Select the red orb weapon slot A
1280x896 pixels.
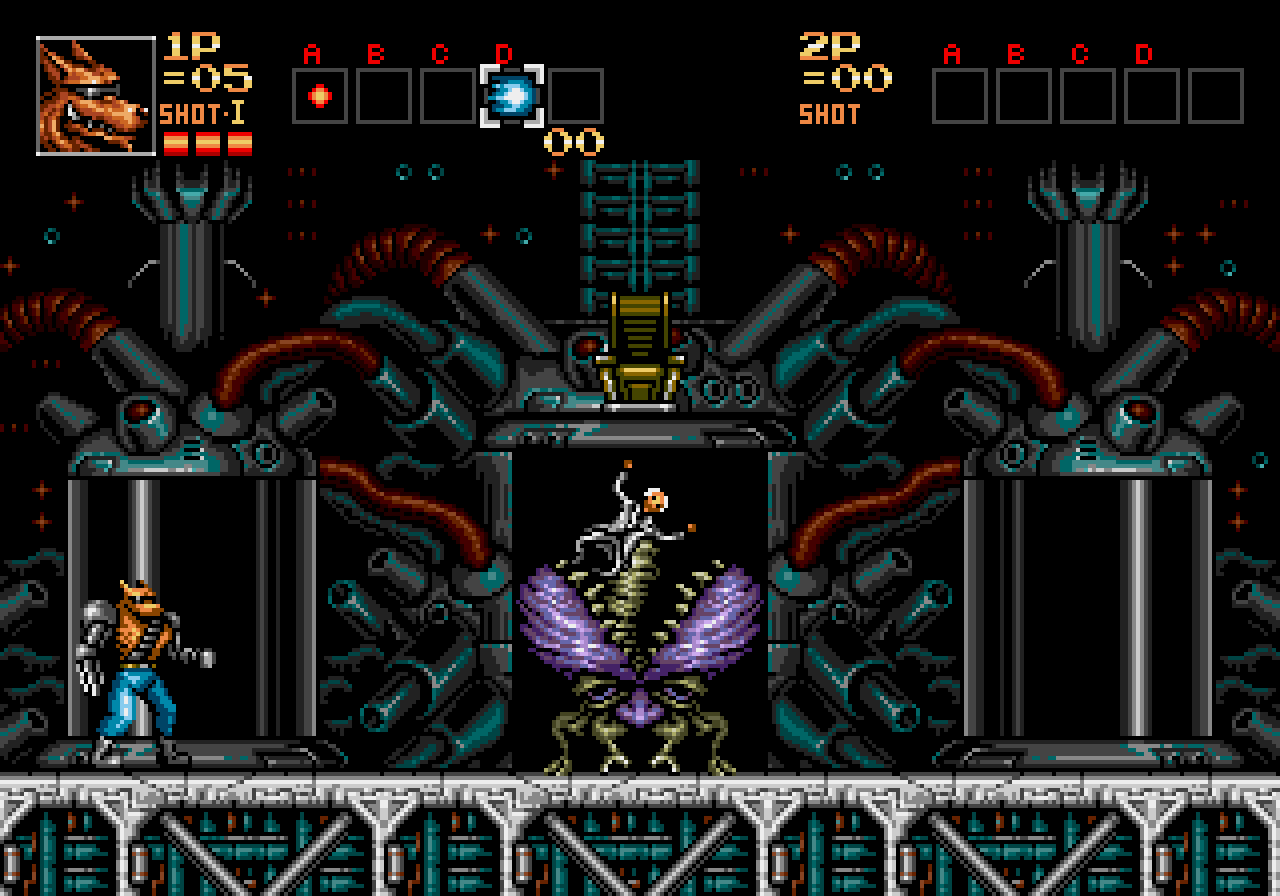(320, 96)
